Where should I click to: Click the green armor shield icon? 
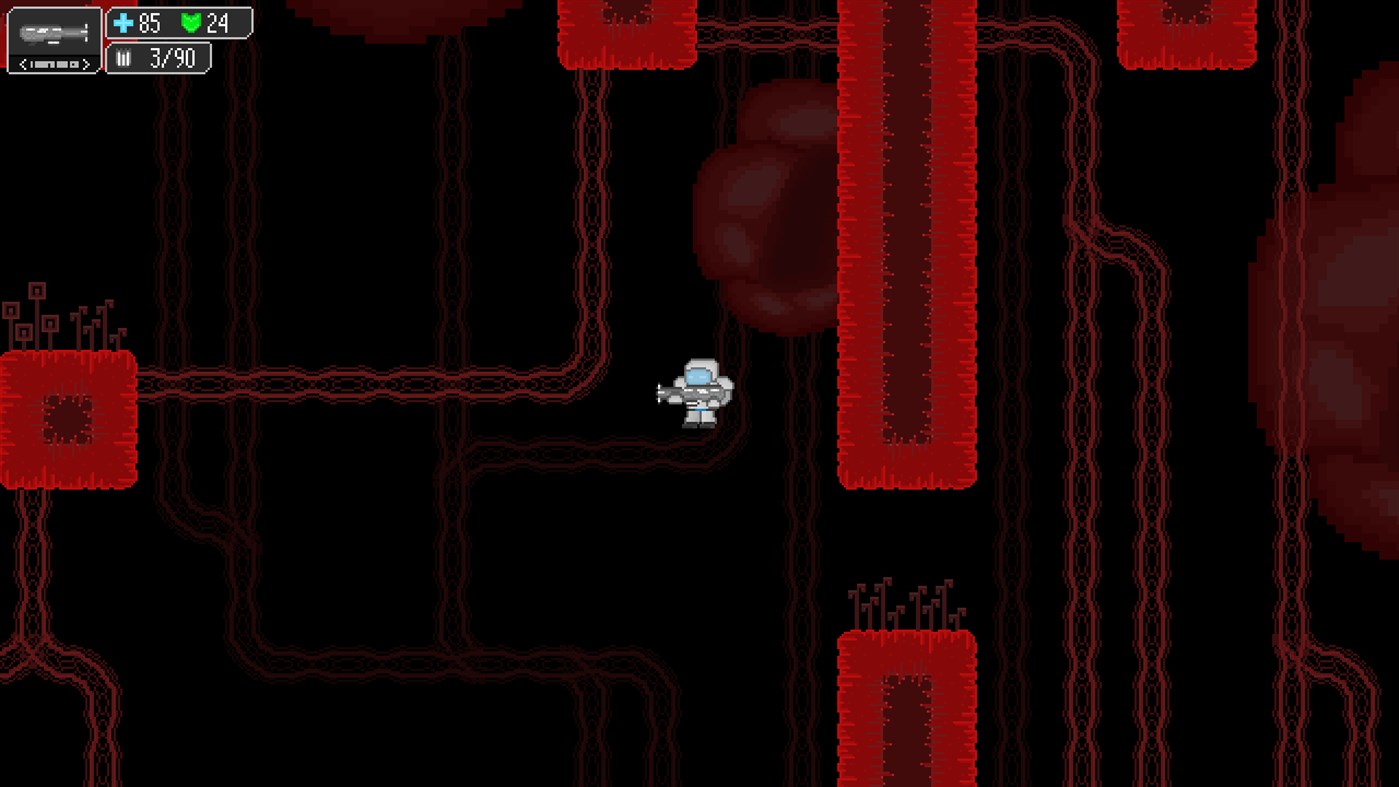click(193, 23)
